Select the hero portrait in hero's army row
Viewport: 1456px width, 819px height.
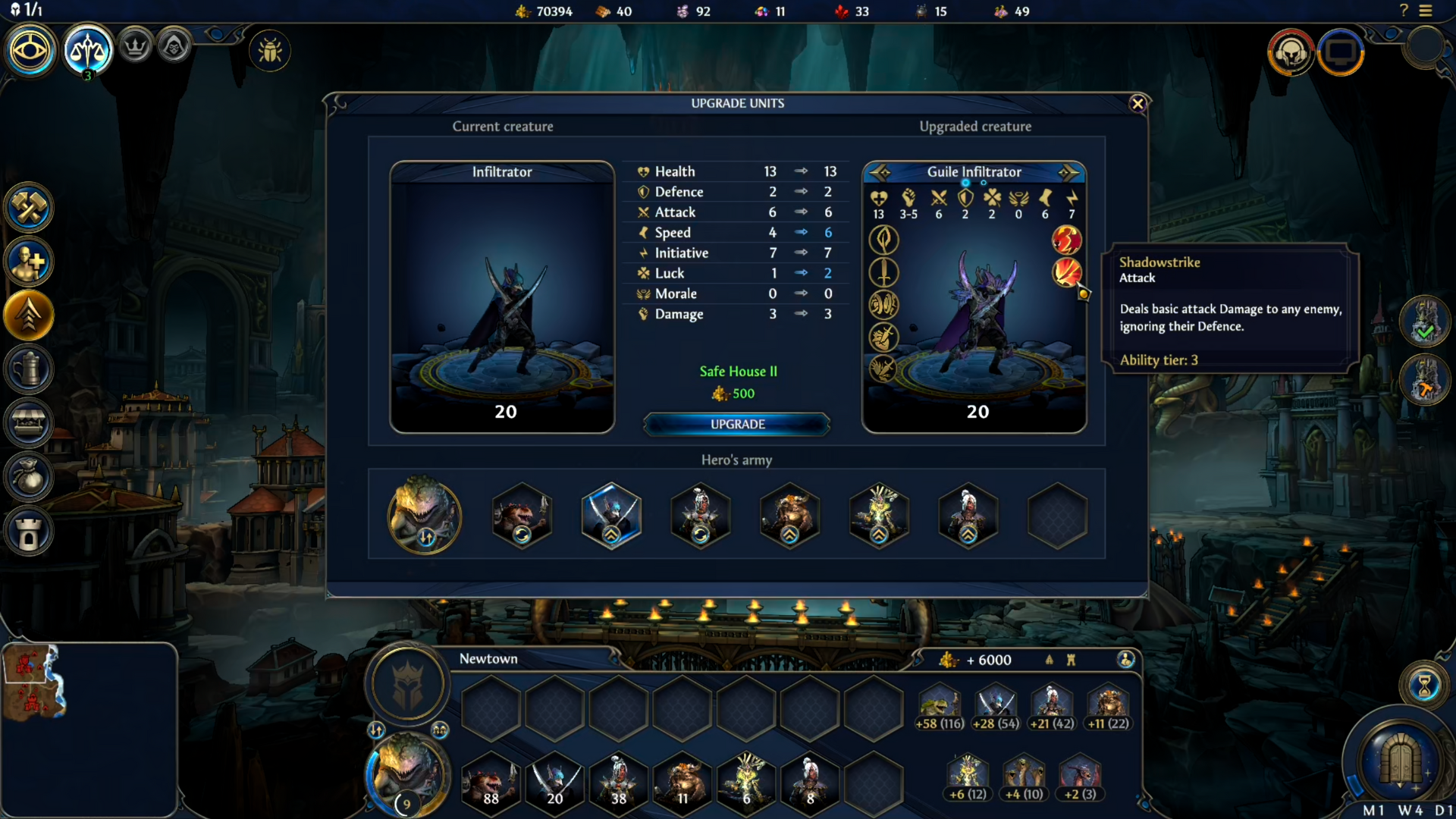point(424,516)
